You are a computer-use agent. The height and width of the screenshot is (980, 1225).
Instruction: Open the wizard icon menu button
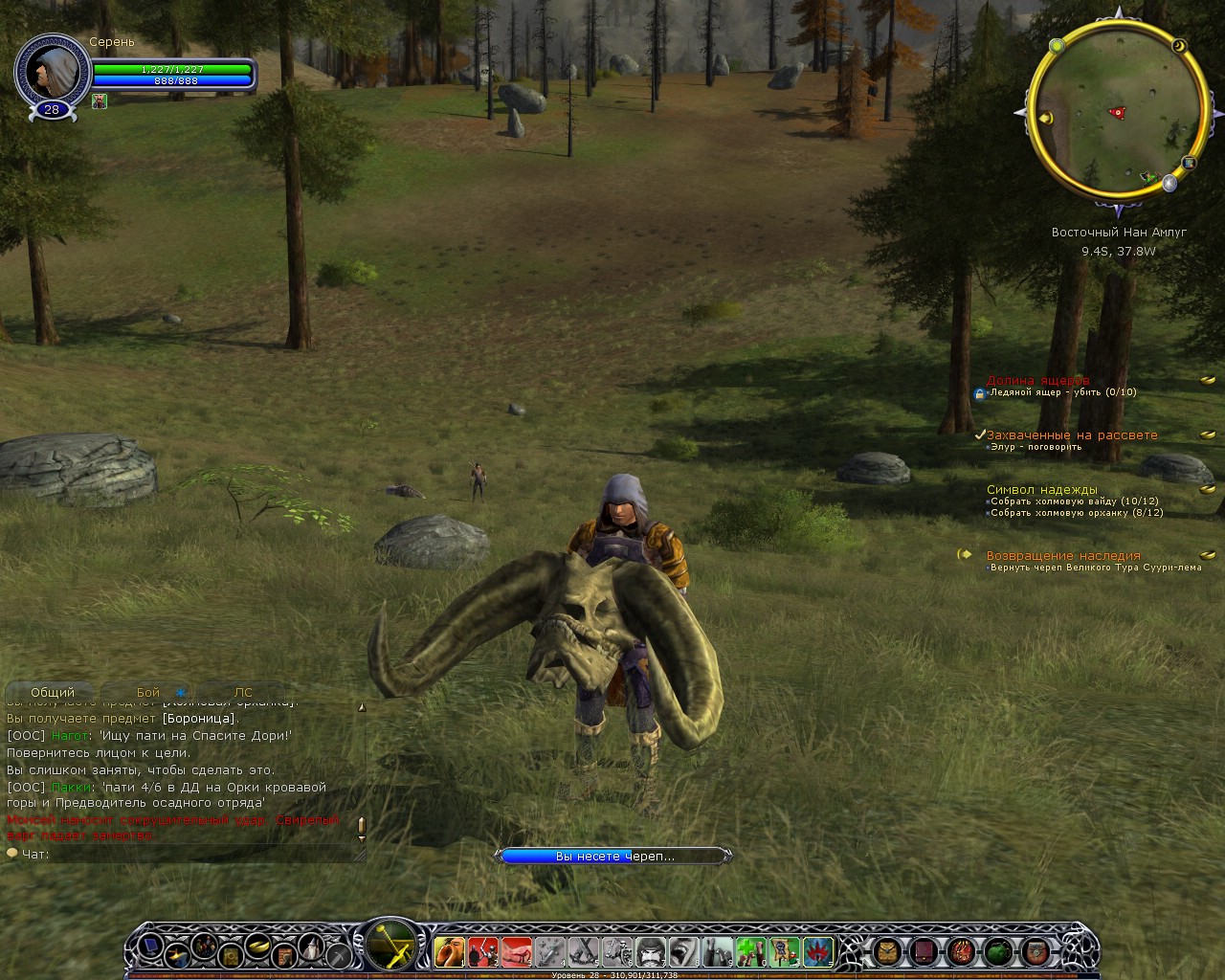pos(312,947)
